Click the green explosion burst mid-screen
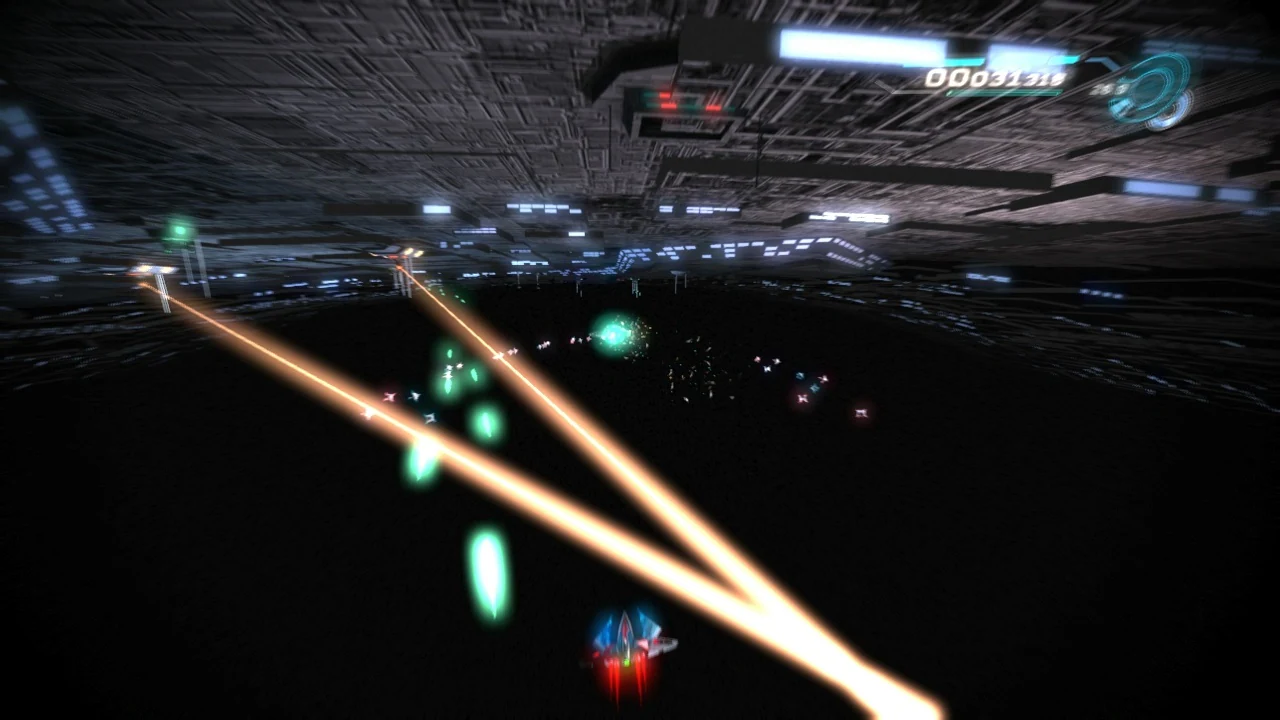This screenshot has width=1280, height=720. [613, 332]
